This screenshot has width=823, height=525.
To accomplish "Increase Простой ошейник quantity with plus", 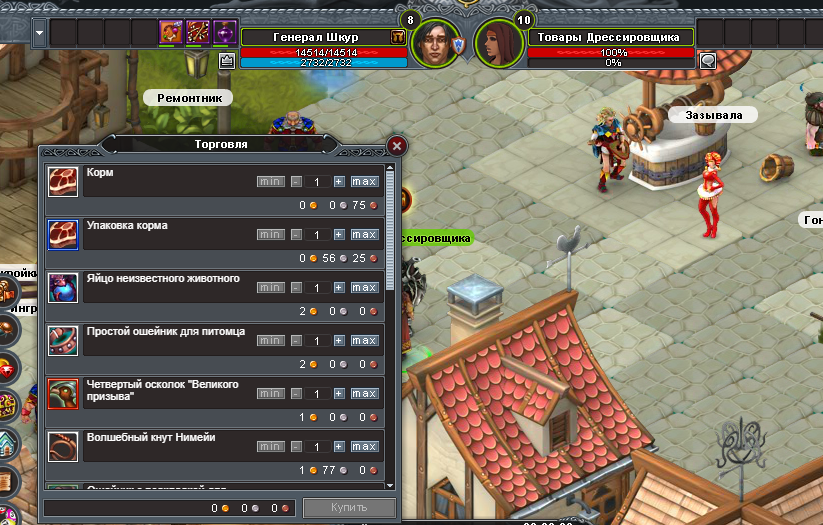I will (x=339, y=341).
